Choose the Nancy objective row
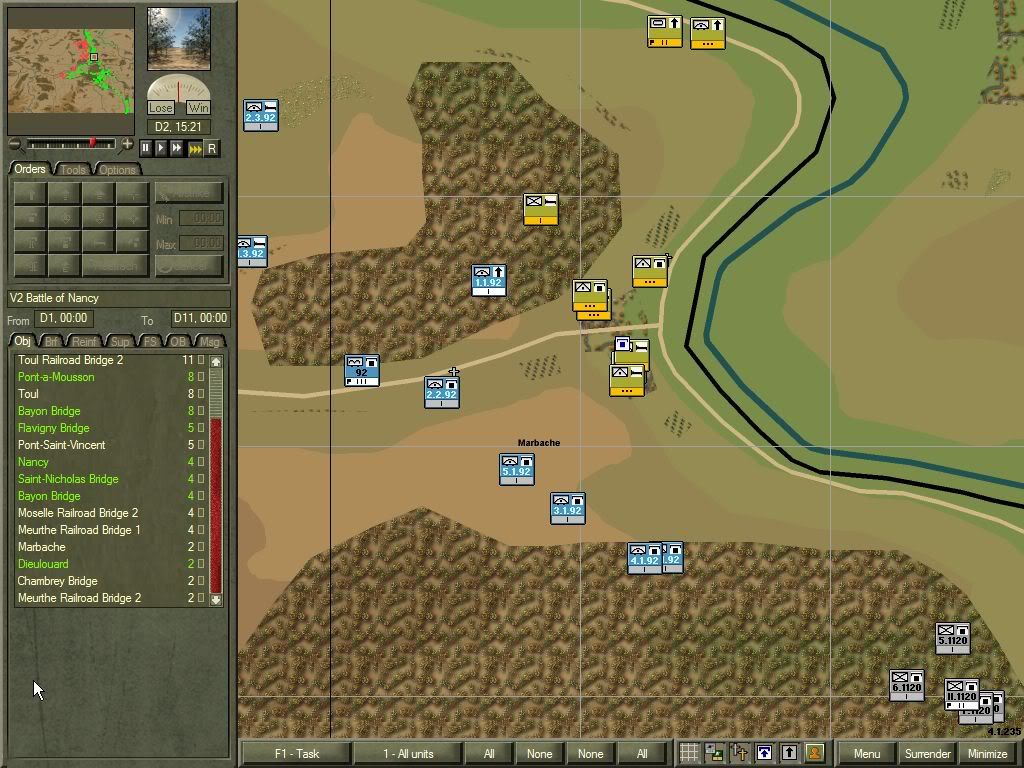Image resolution: width=1024 pixels, height=768 pixels. pyautogui.click(x=33, y=462)
